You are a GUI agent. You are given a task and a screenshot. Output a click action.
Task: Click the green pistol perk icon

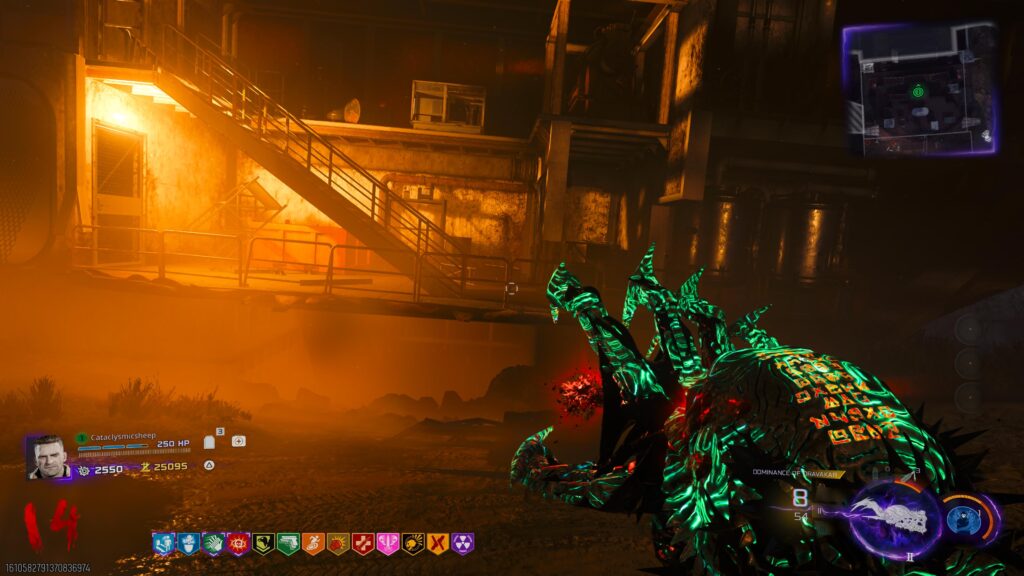click(288, 543)
